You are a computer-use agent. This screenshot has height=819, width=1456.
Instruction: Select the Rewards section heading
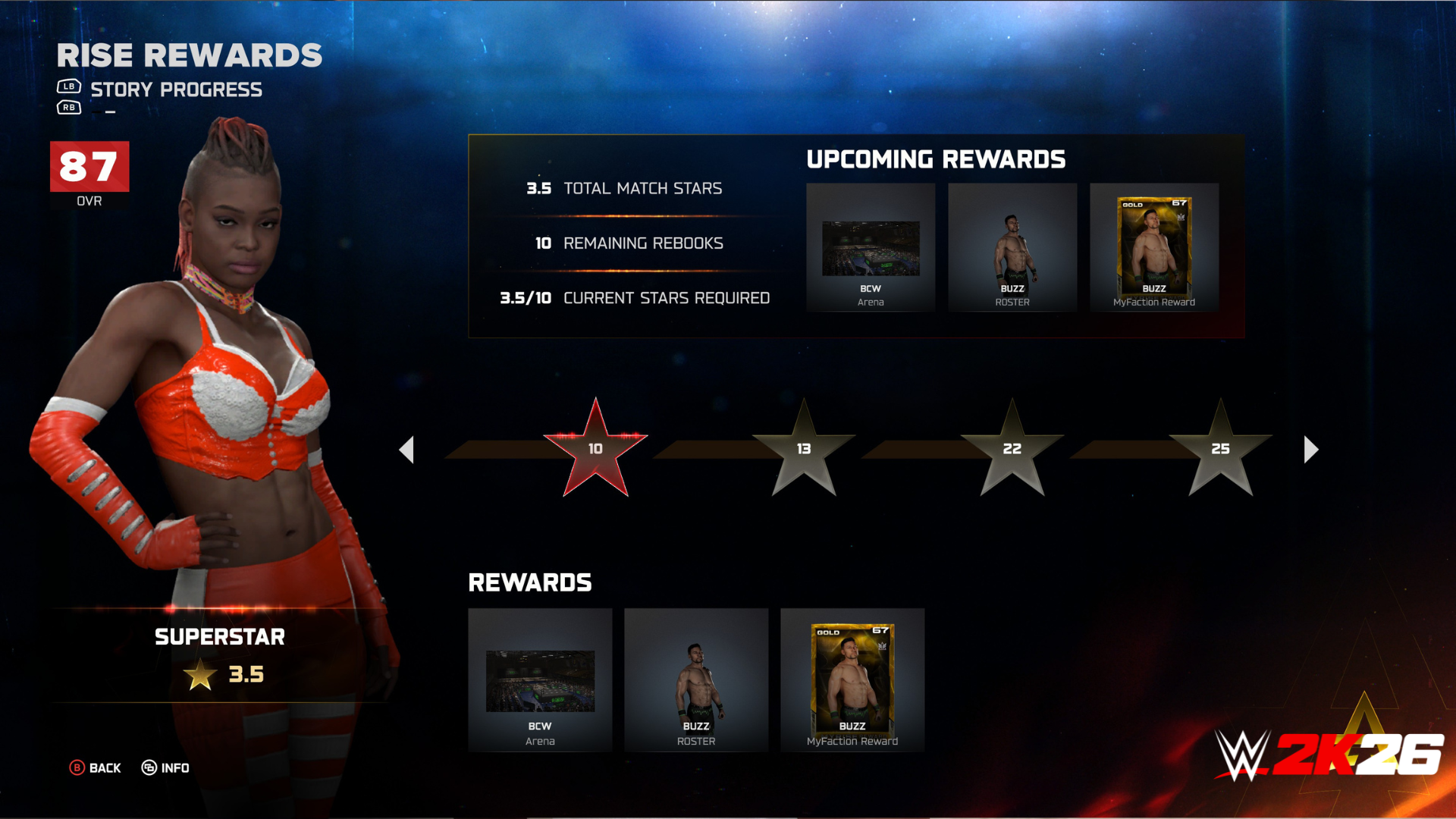(530, 582)
